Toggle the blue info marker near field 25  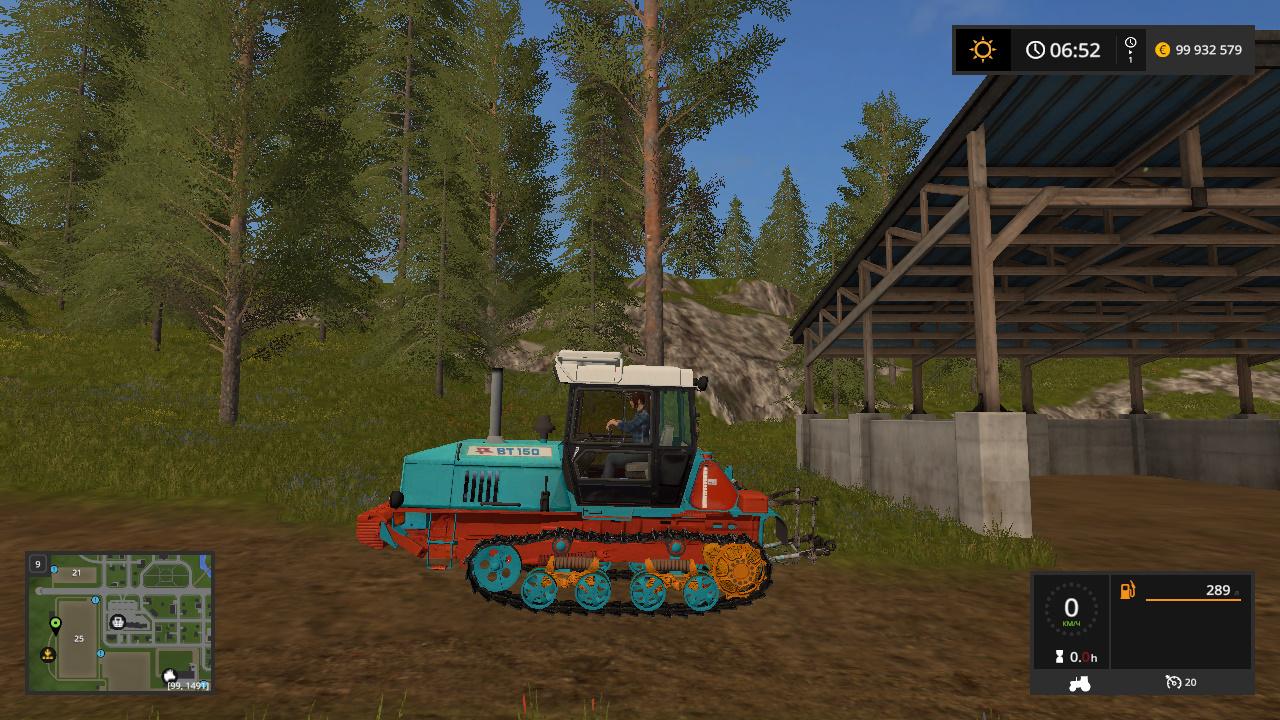click(100, 653)
